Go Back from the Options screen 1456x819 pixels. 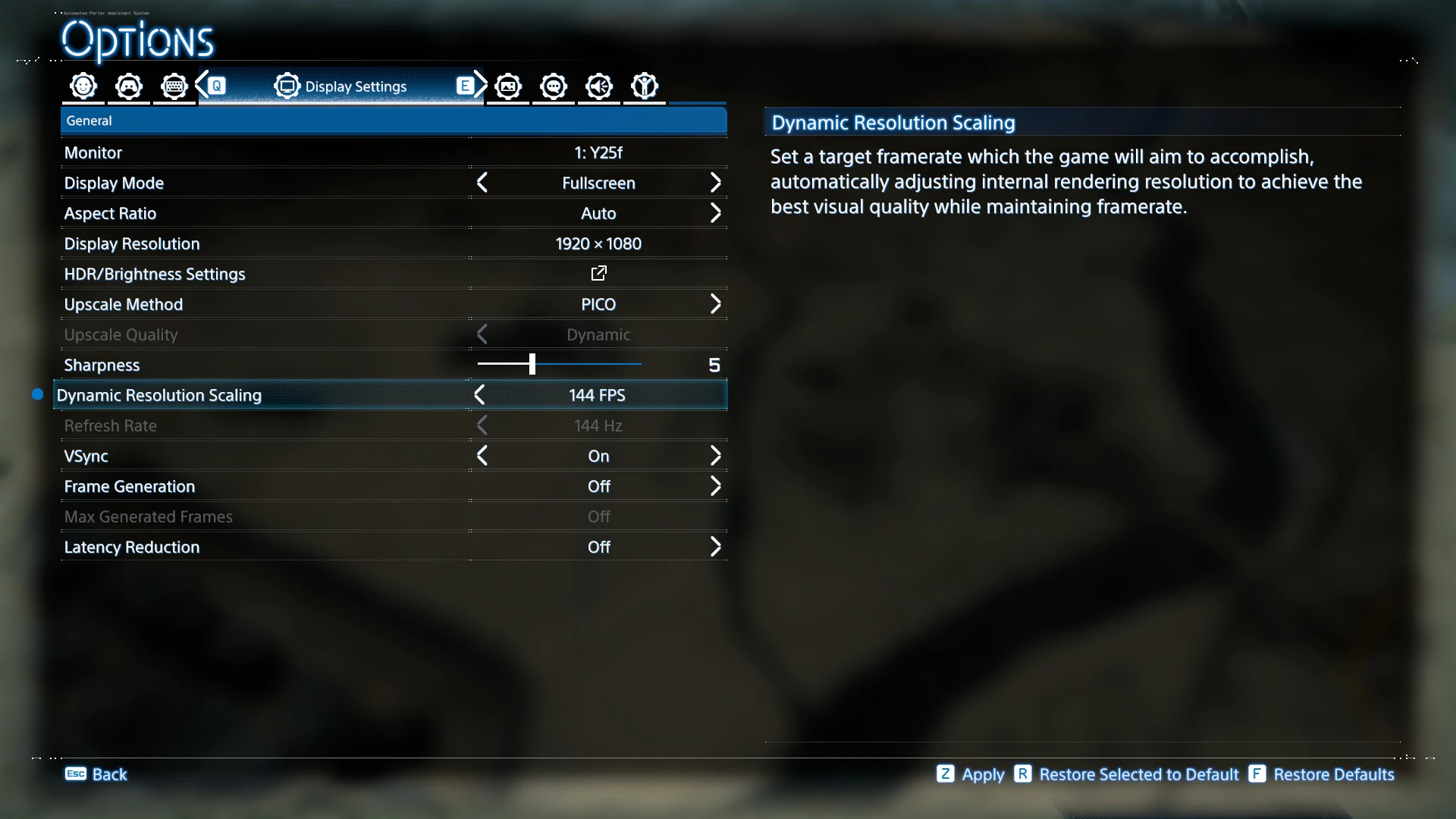[96, 774]
